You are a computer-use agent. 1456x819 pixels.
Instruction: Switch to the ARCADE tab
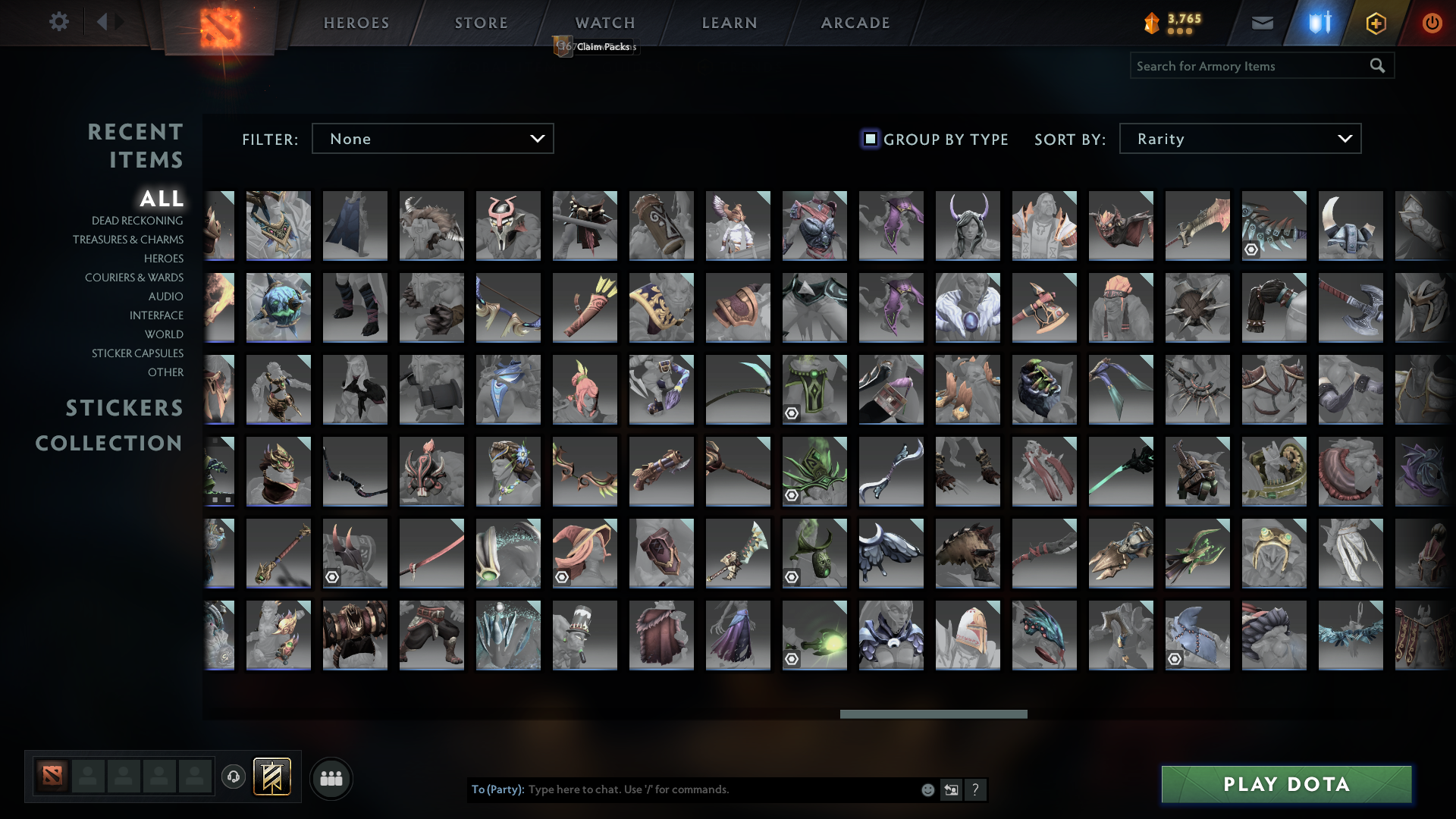[855, 23]
